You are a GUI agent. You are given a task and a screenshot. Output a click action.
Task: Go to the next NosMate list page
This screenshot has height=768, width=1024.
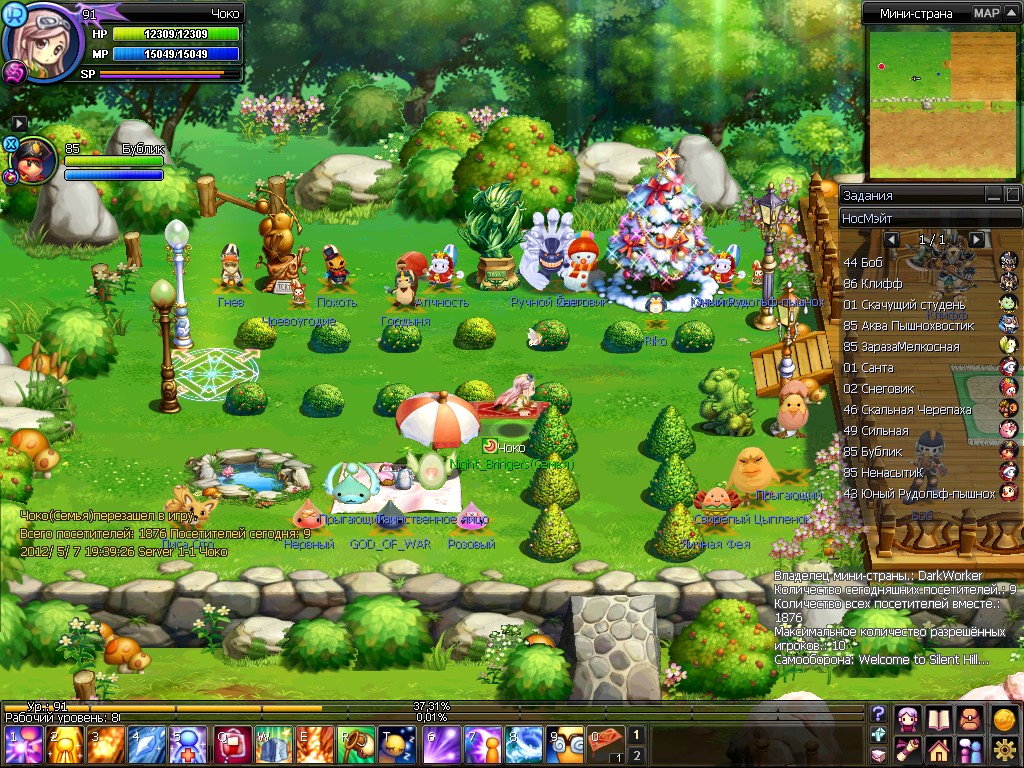click(x=977, y=240)
